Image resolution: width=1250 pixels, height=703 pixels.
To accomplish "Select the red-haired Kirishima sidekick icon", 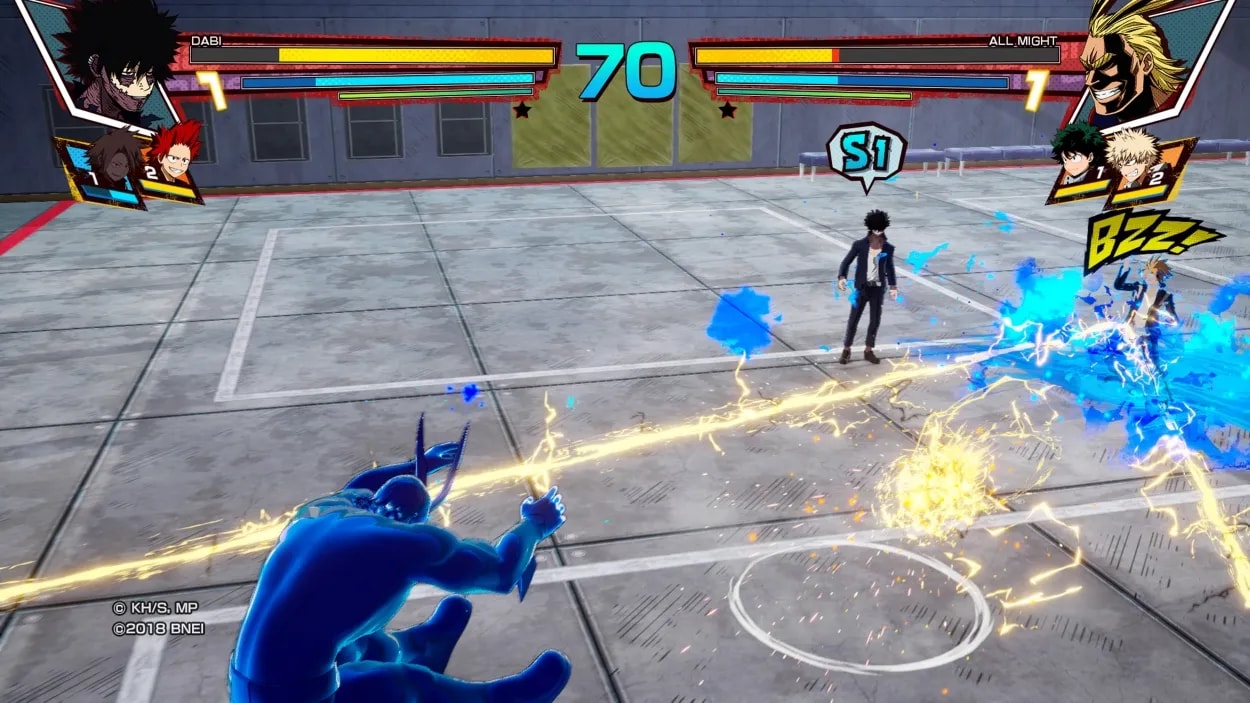I will (174, 160).
